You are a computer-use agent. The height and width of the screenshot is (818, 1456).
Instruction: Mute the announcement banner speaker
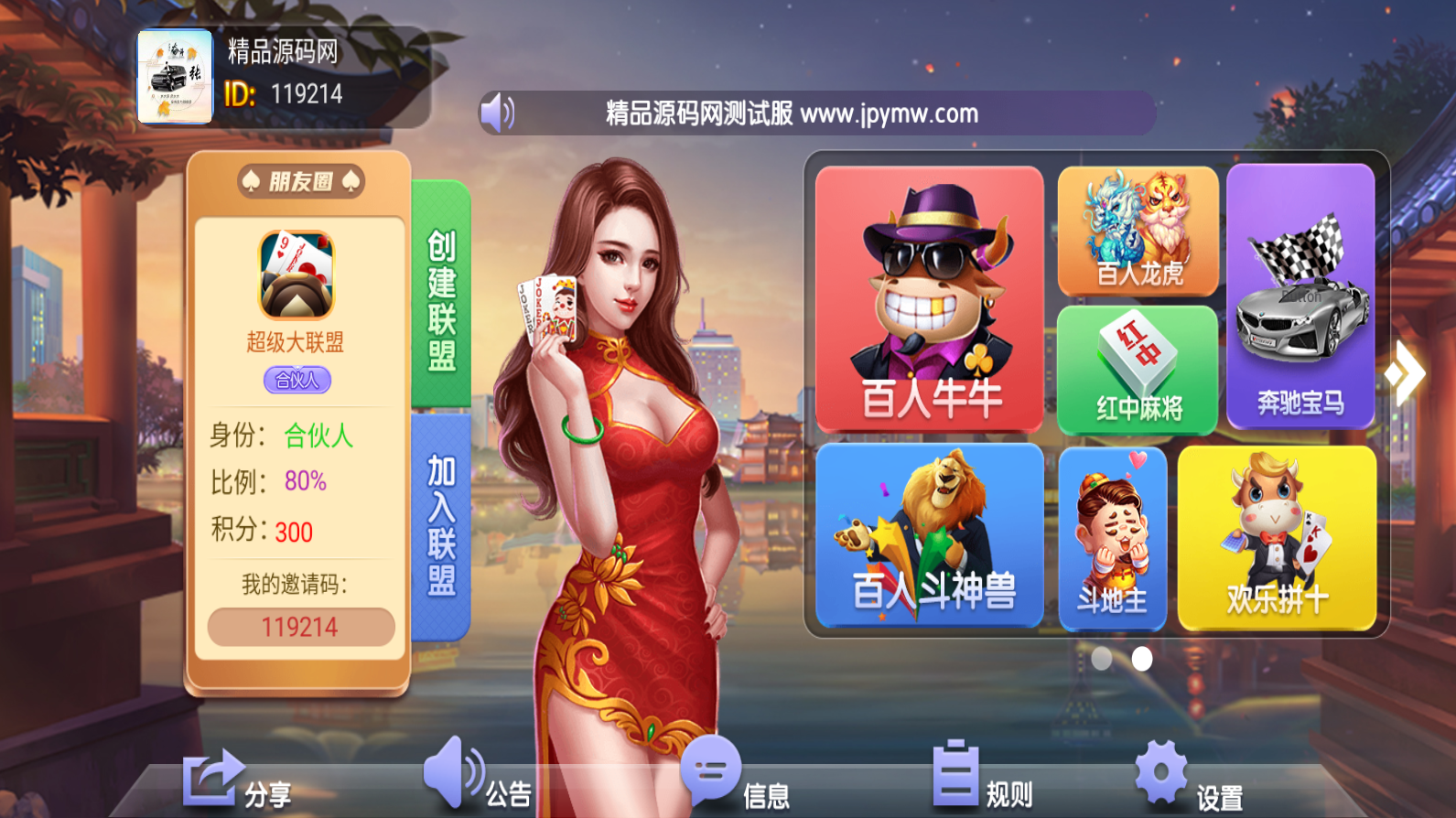tap(498, 113)
